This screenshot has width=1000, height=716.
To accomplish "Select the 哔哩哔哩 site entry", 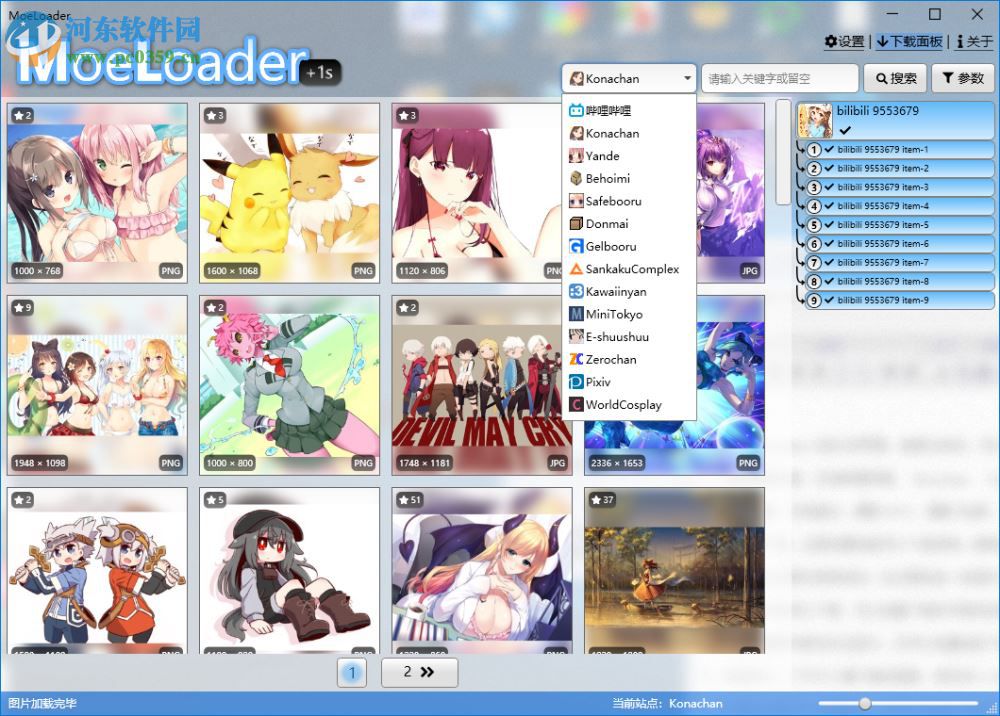I will 608,111.
